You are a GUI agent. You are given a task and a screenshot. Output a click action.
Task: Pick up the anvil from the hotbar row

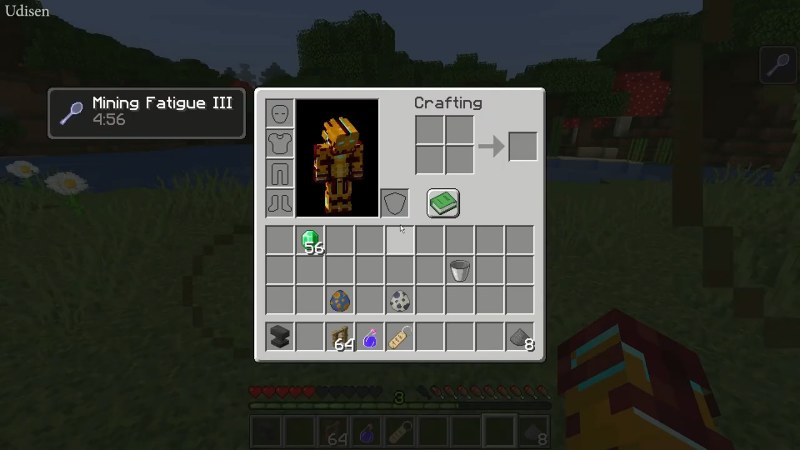click(x=280, y=337)
